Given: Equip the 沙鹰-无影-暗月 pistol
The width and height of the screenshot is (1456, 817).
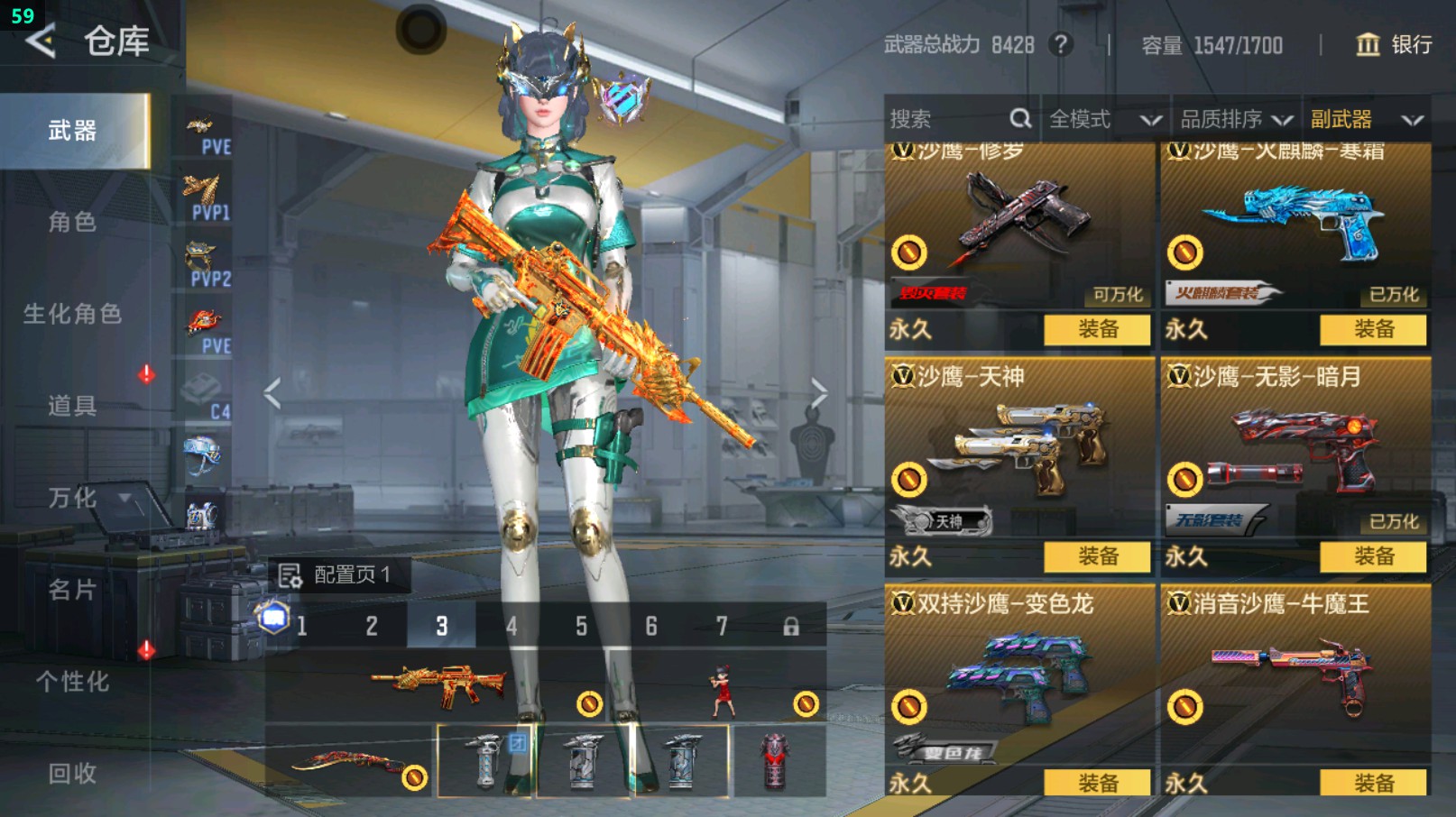Looking at the screenshot, I should click(x=1373, y=556).
